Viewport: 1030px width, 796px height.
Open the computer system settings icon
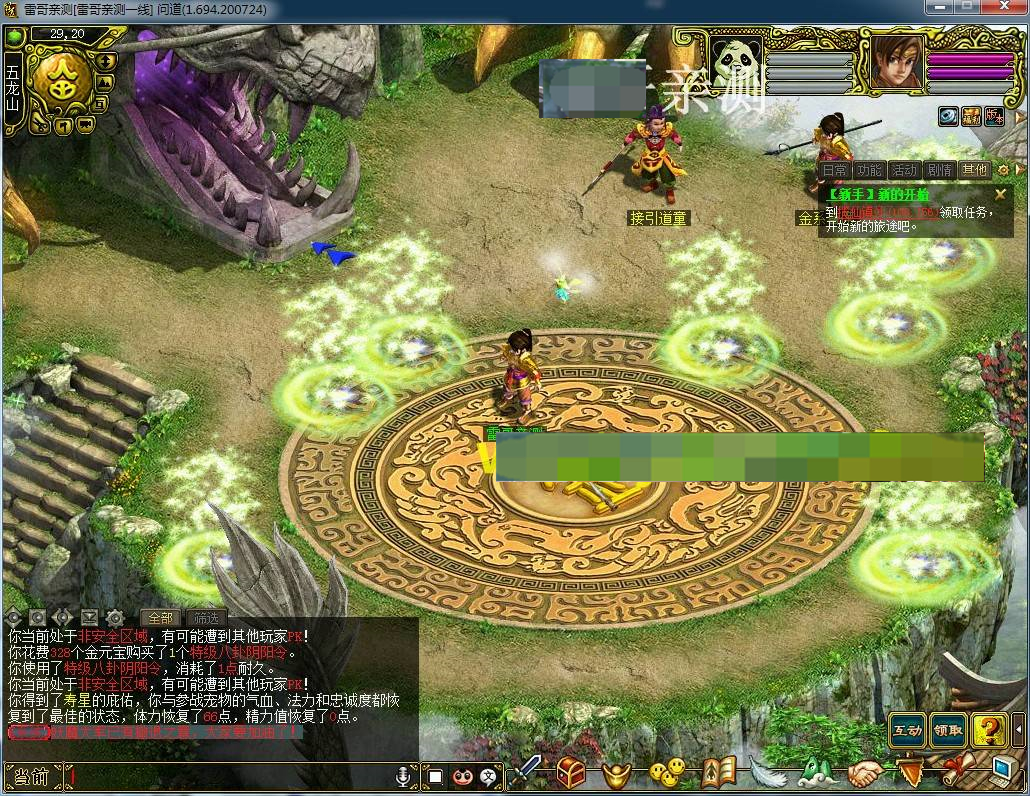(1003, 771)
